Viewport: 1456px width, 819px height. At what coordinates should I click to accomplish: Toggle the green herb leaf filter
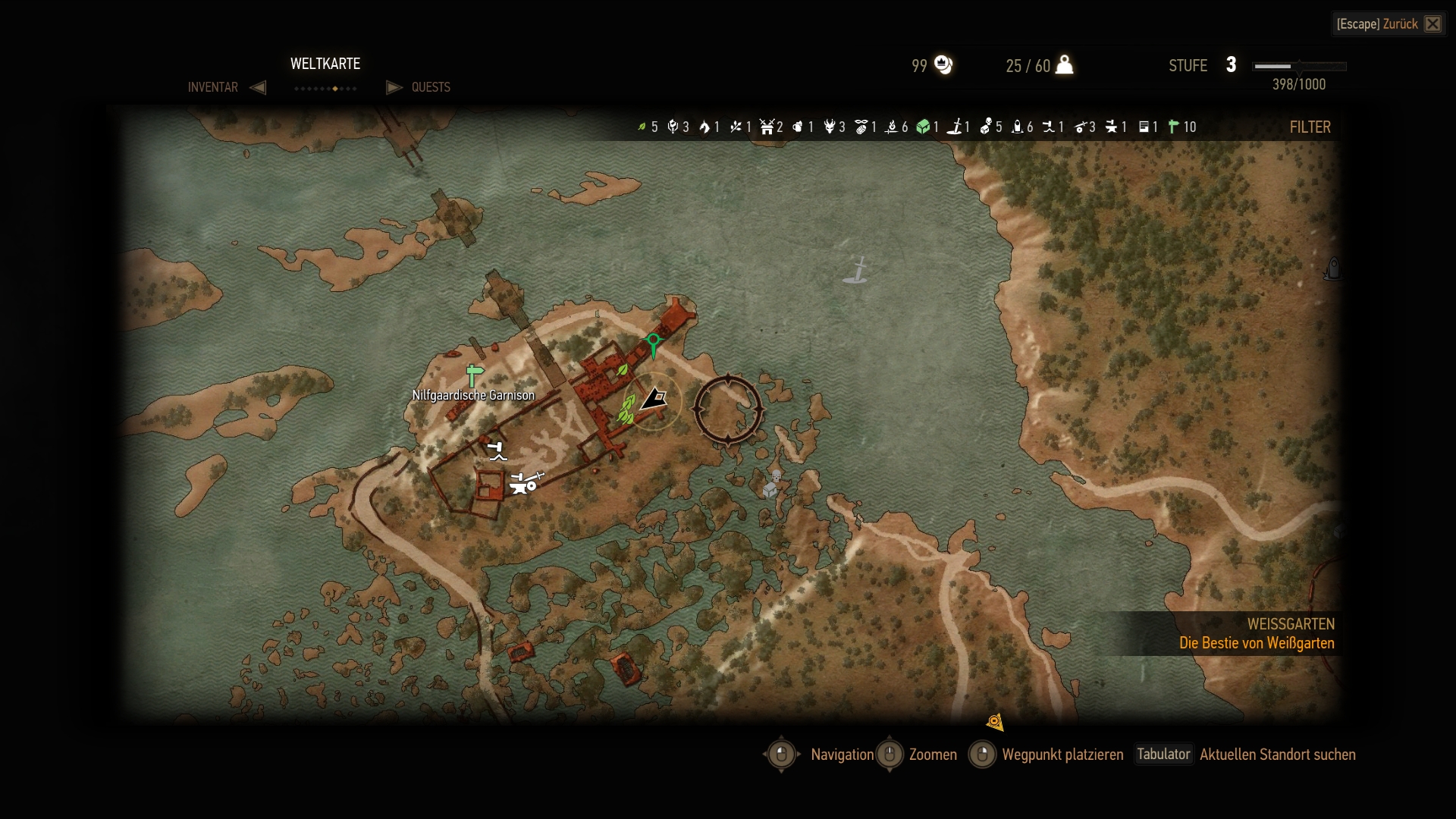coord(642,127)
